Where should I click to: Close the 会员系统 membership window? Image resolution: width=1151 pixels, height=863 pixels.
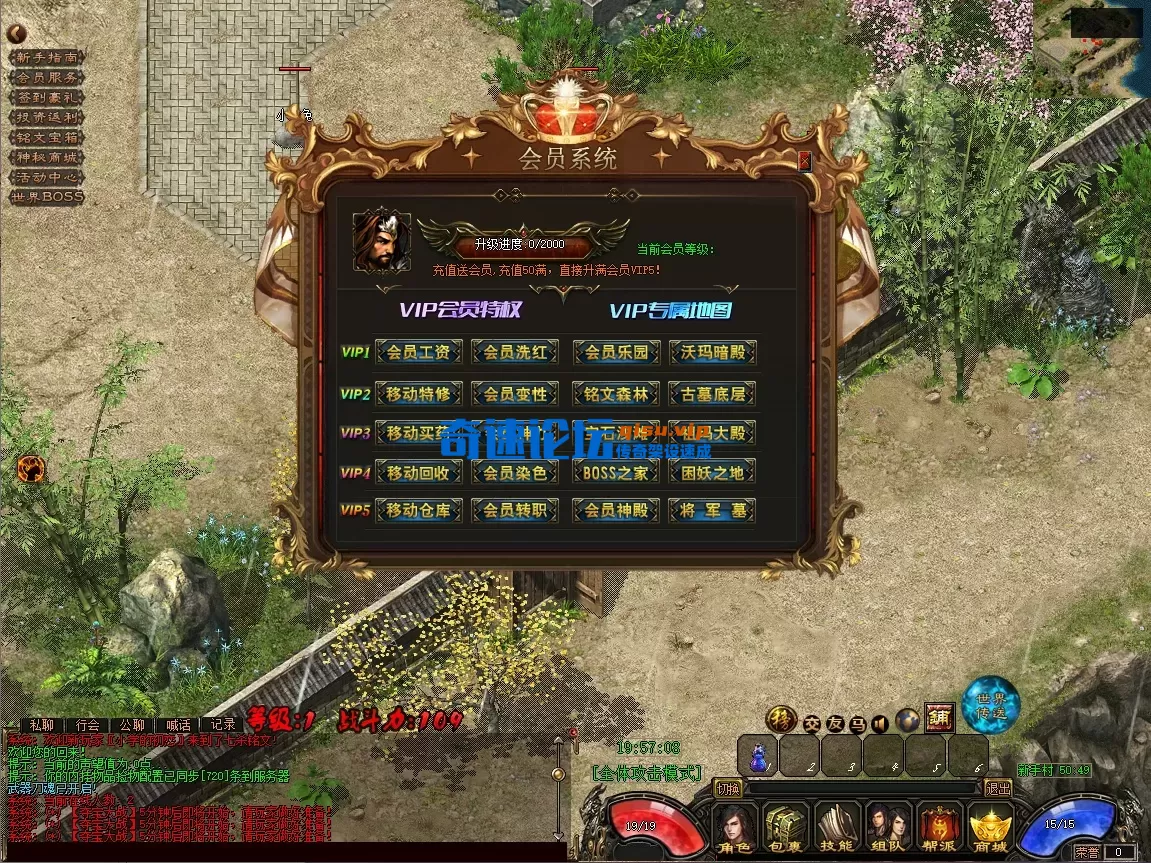[805, 161]
